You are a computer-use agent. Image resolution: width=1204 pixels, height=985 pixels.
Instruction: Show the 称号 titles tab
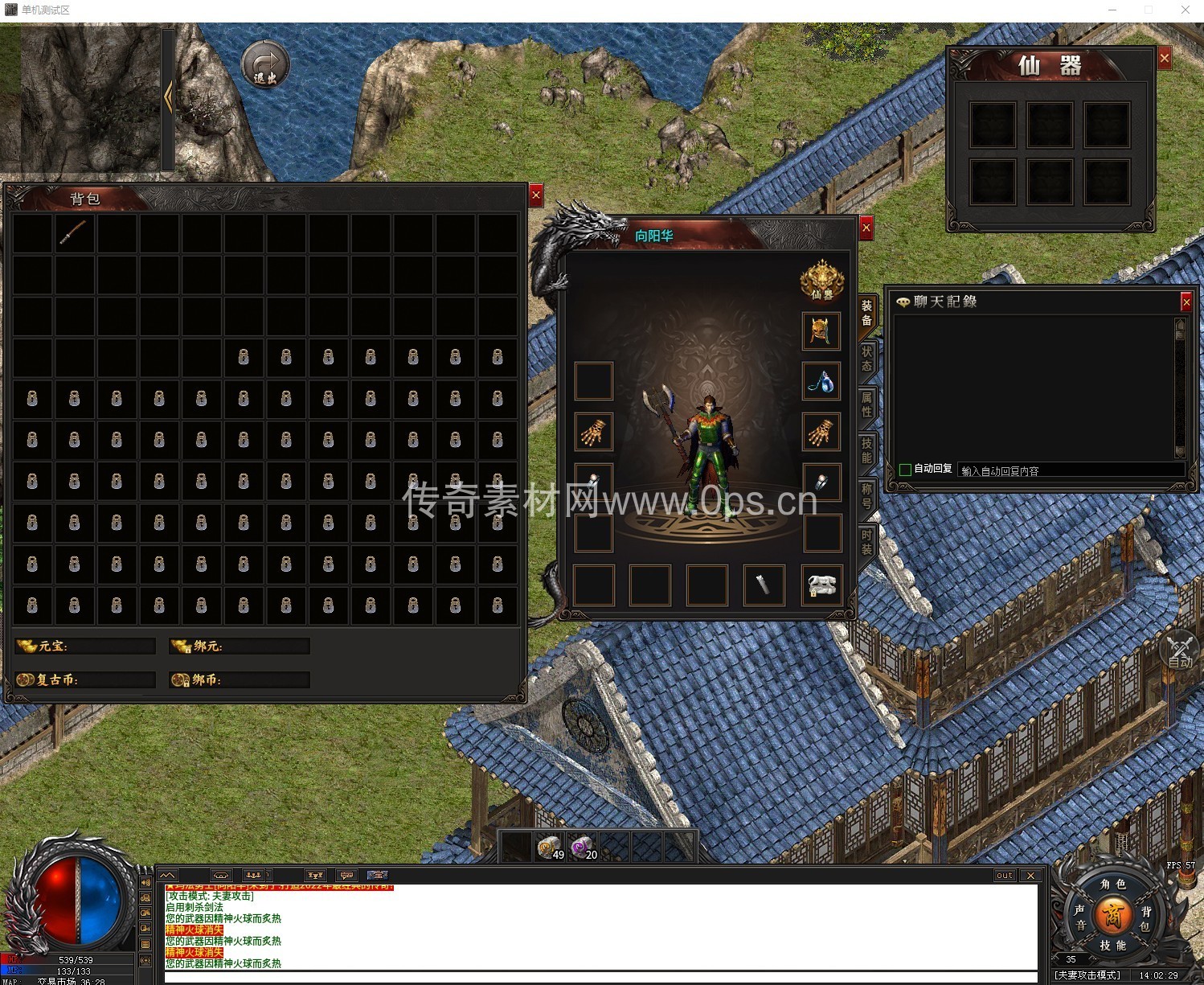point(866,496)
